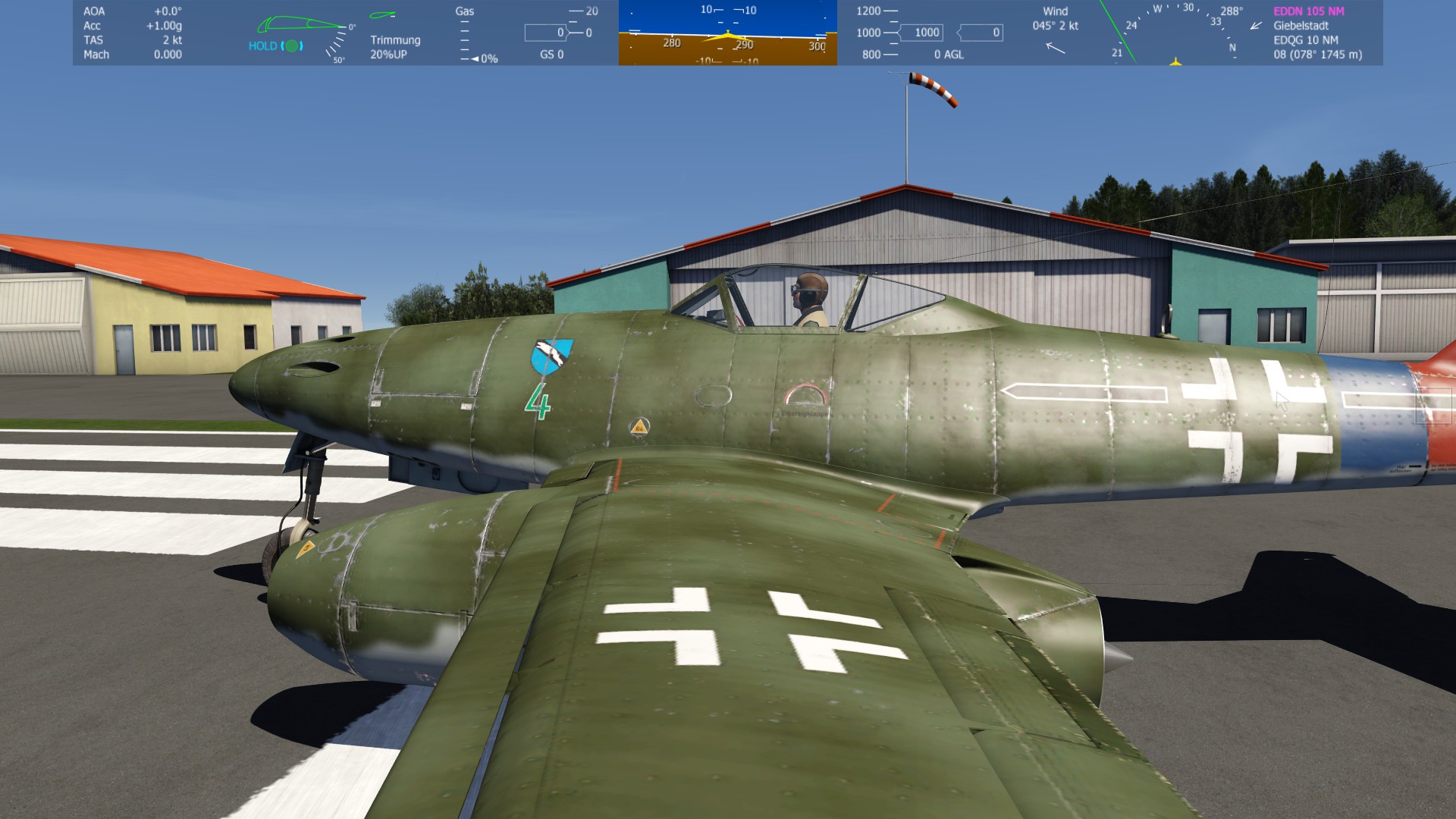Click the magenta EDDN destination label
The height and width of the screenshot is (819, 1456).
[x=1308, y=11]
